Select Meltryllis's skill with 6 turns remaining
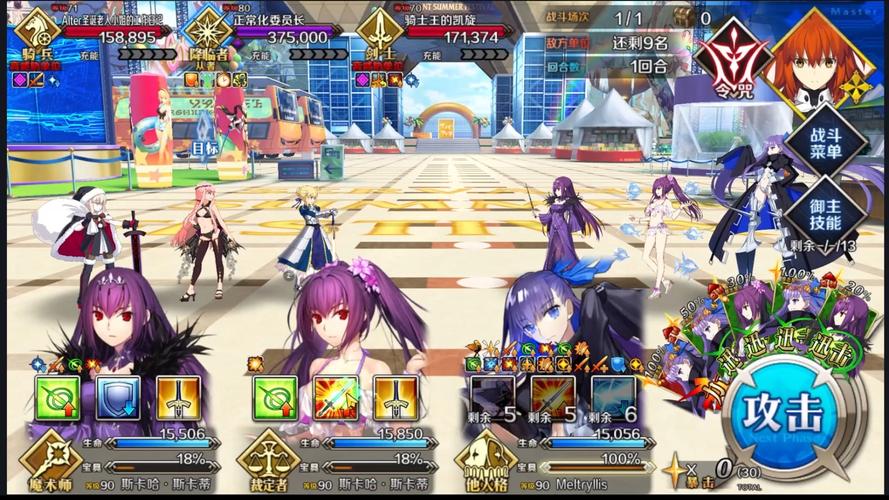 612,397
